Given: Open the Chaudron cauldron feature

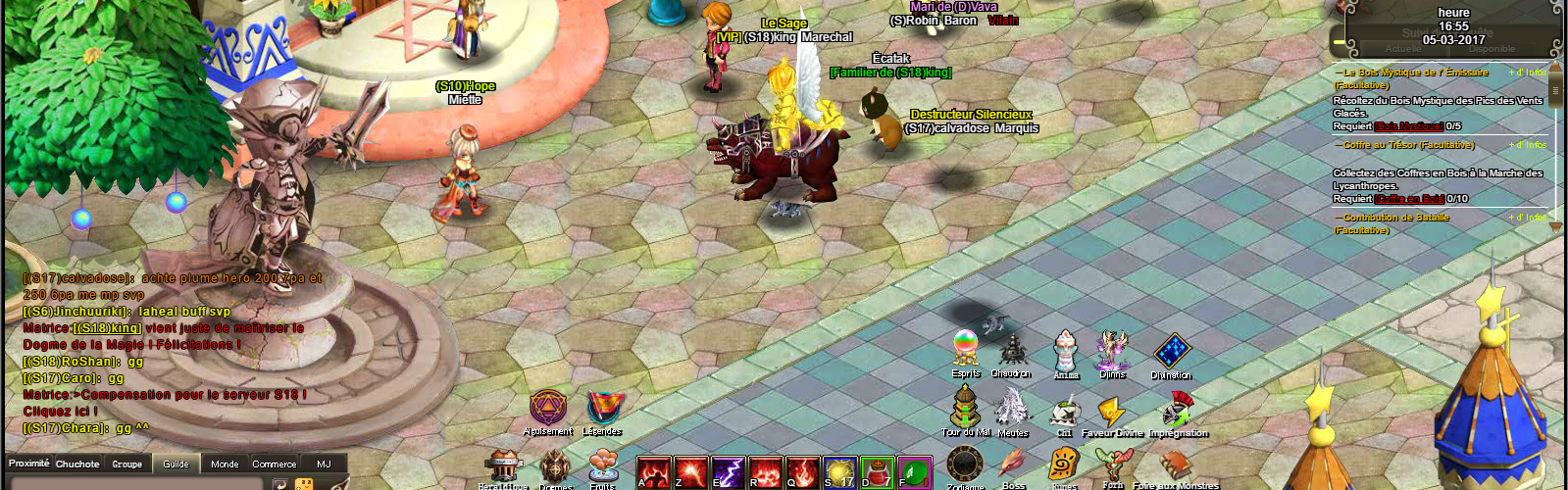Looking at the screenshot, I should (x=1012, y=350).
